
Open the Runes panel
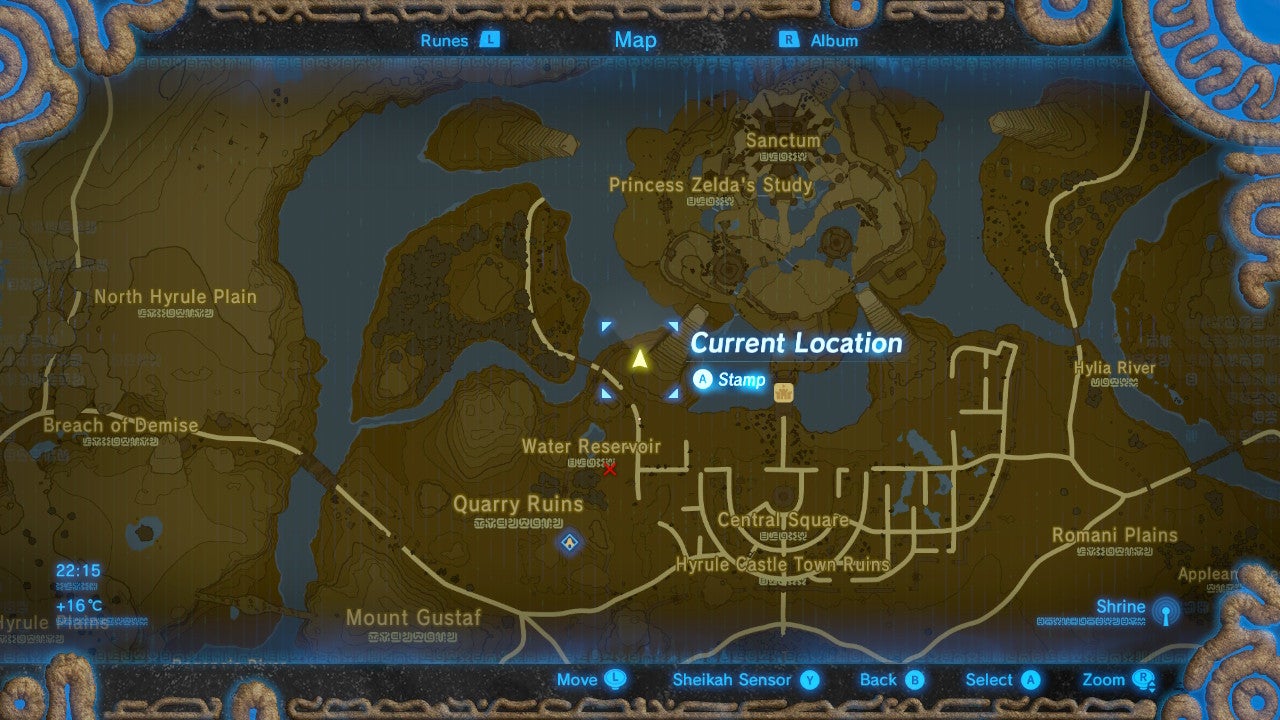click(442, 41)
